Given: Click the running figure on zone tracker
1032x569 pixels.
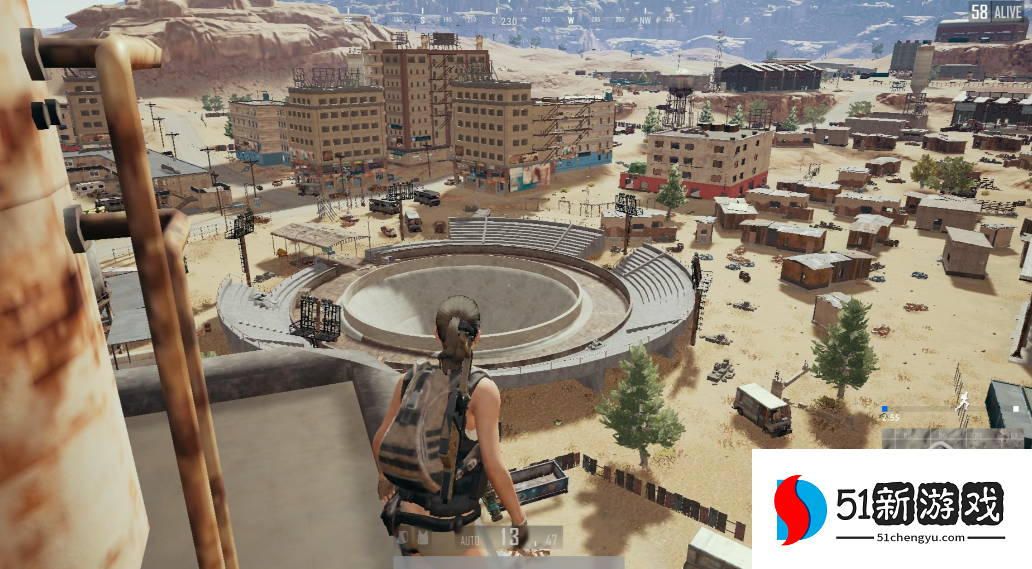Looking at the screenshot, I should [x=963, y=402].
